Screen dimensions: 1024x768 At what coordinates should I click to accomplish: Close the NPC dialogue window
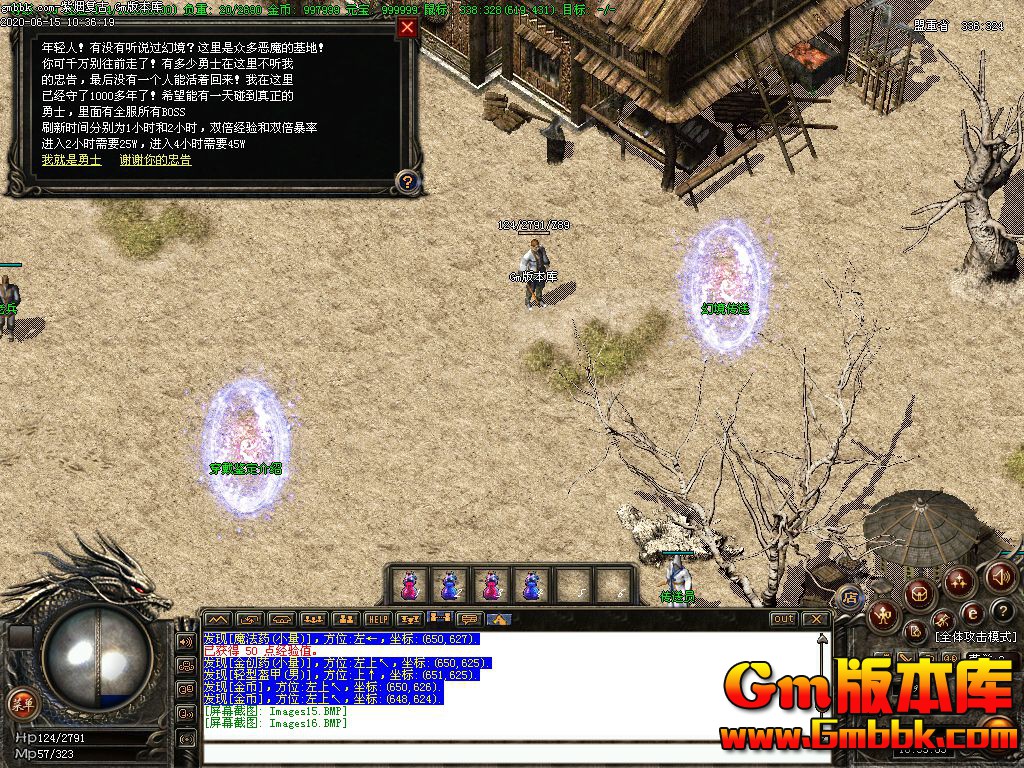click(x=407, y=27)
